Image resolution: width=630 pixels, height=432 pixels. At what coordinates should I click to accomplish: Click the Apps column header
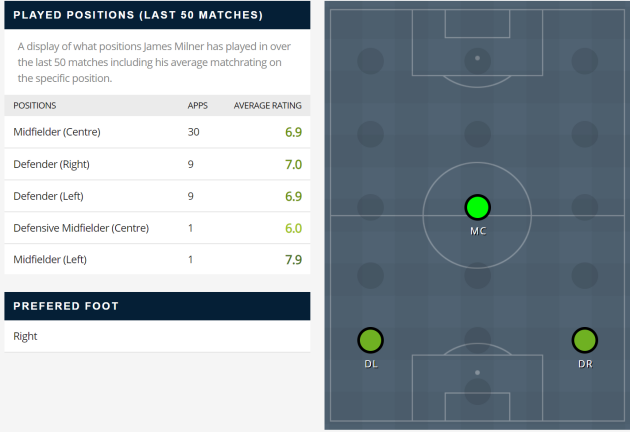[198, 105]
